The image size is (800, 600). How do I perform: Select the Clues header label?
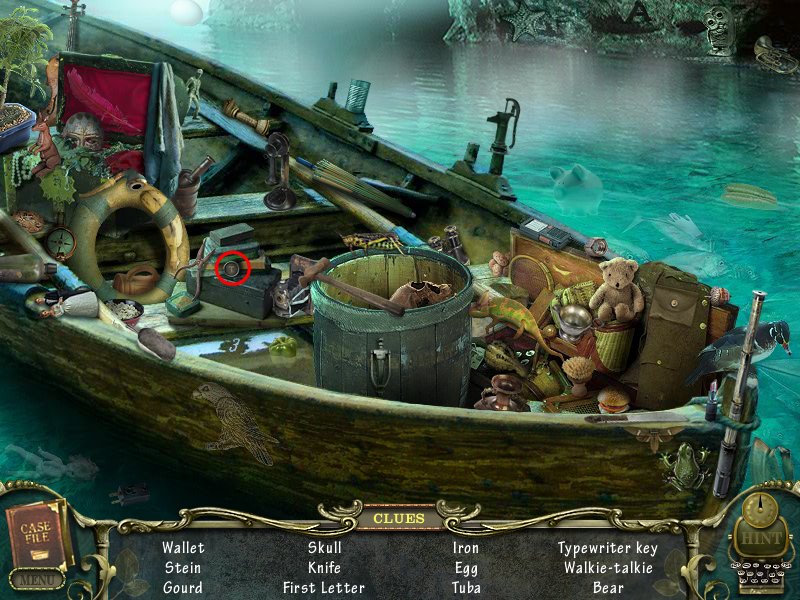pyautogui.click(x=398, y=518)
